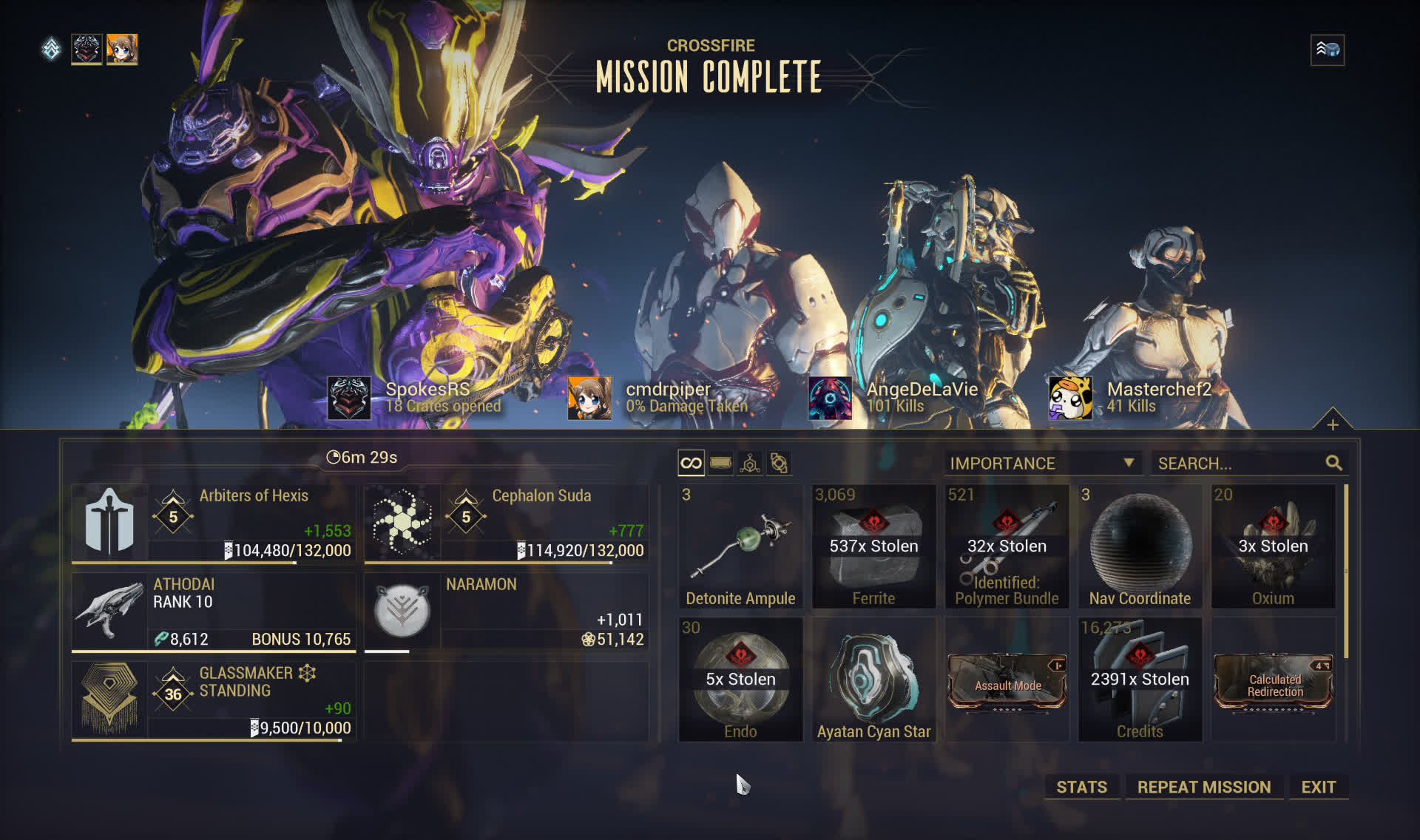This screenshot has height=840, width=1420.
Task: Select the Ferrite reward tile
Action: 873,546
